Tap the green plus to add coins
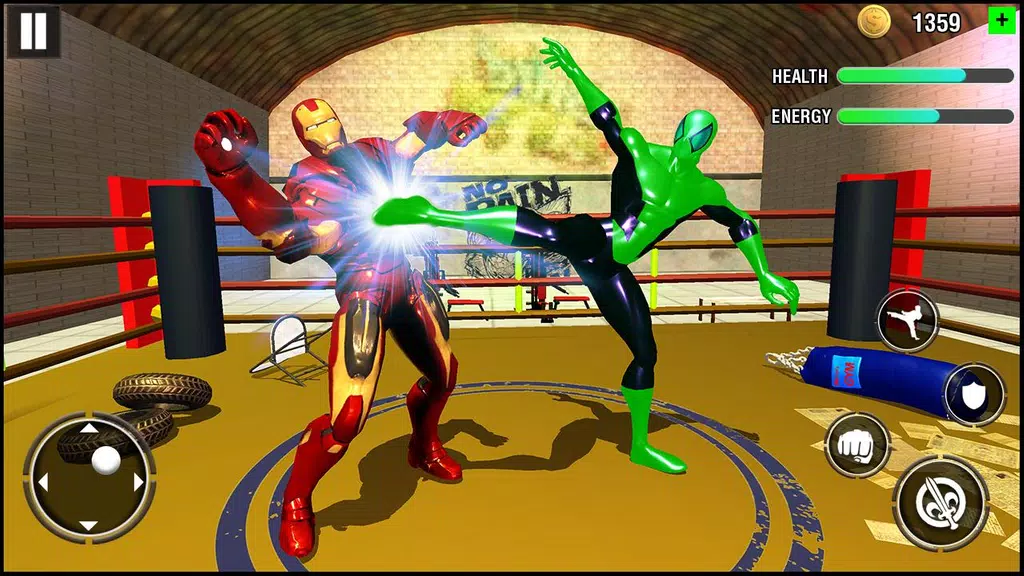Screen dimensions: 1024x576 [1000, 21]
